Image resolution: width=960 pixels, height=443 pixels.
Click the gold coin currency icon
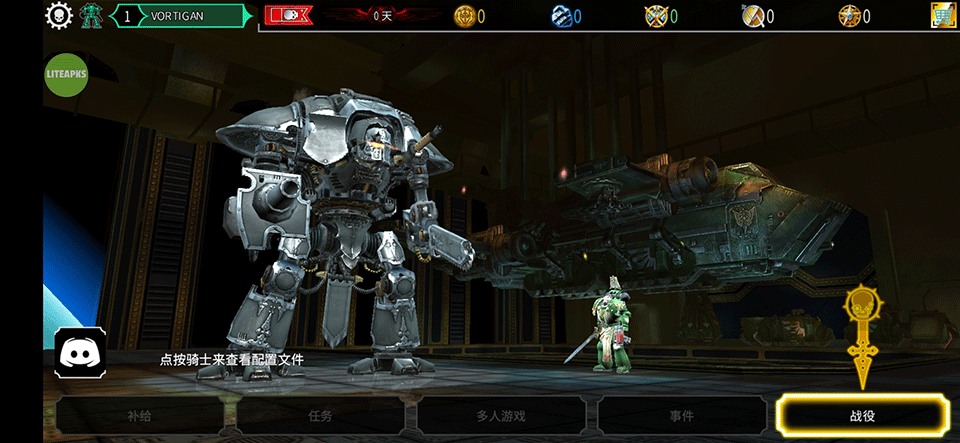click(464, 16)
